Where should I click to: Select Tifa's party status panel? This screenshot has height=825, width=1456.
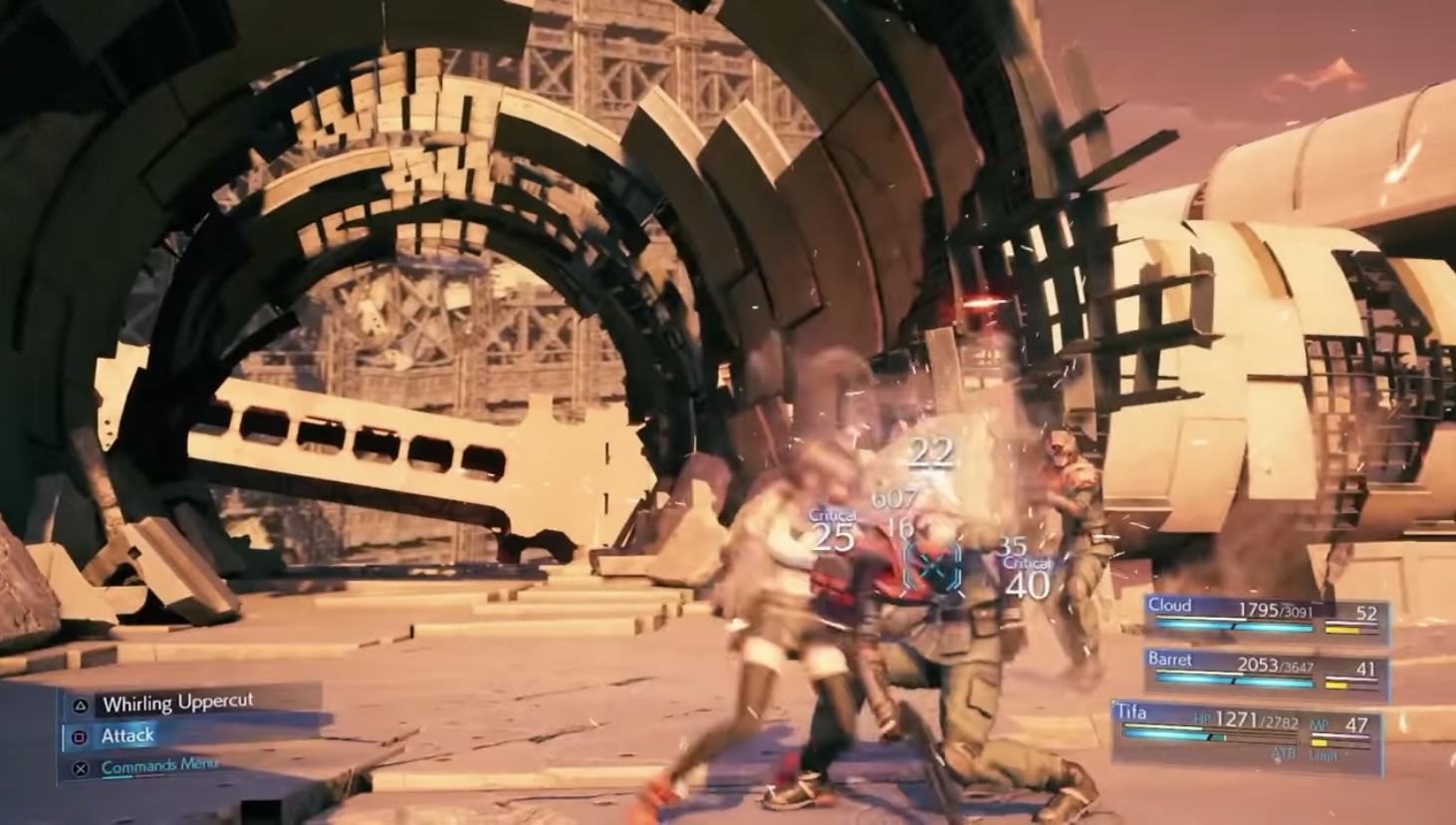(x=1245, y=734)
